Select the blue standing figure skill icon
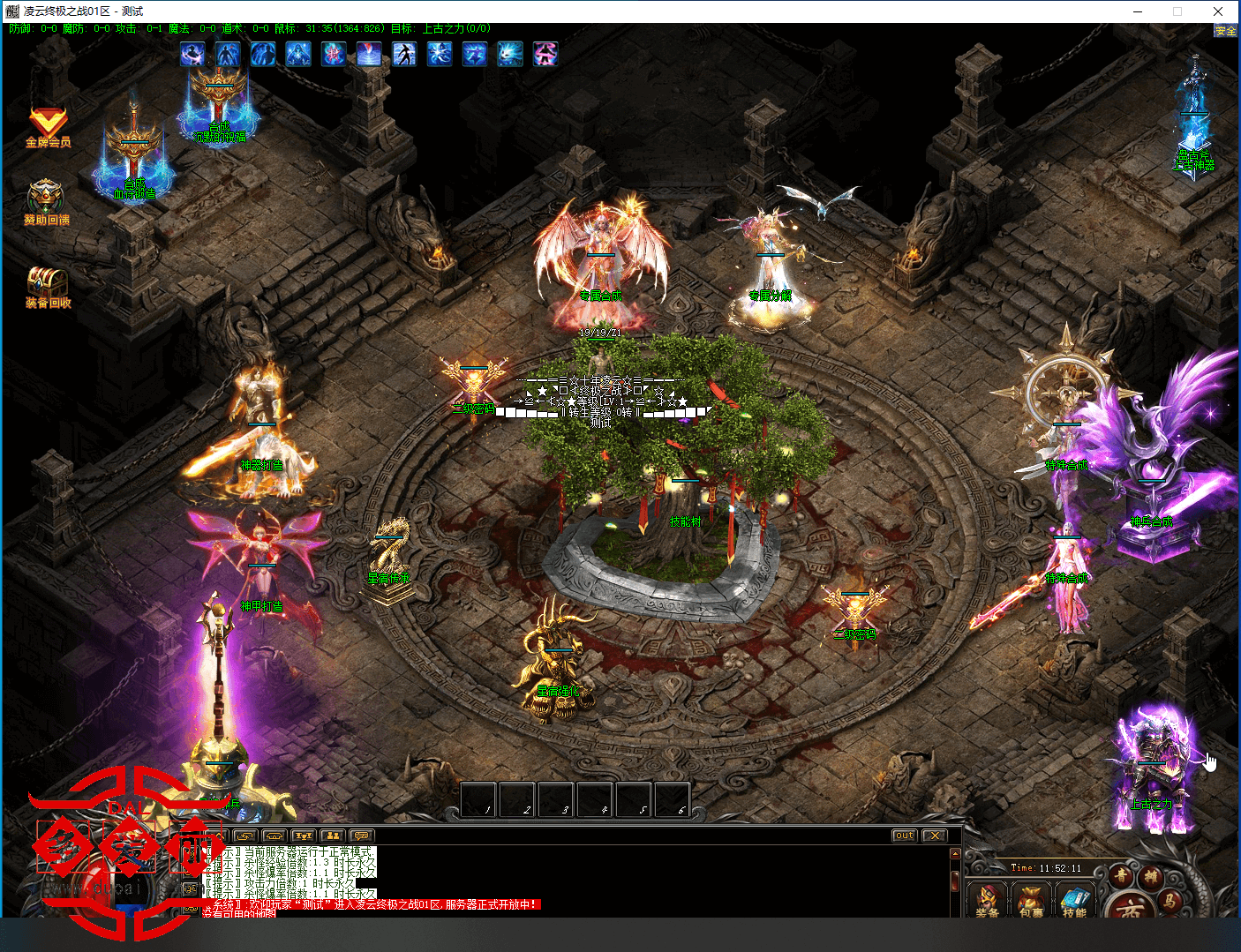This screenshot has width=1241, height=952. (x=228, y=54)
